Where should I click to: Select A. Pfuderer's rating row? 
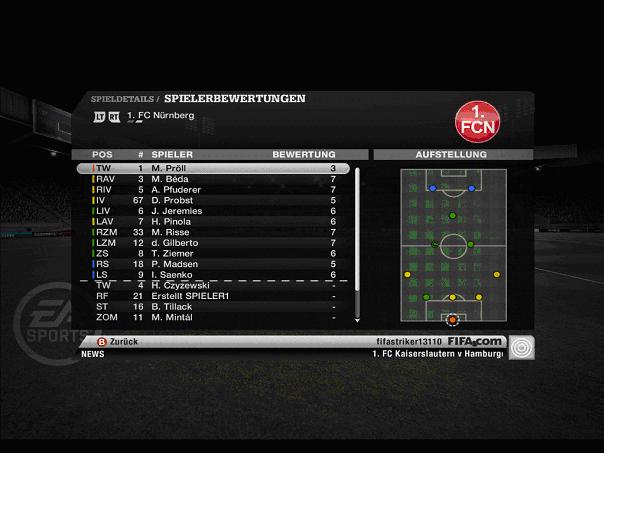click(x=214, y=190)
